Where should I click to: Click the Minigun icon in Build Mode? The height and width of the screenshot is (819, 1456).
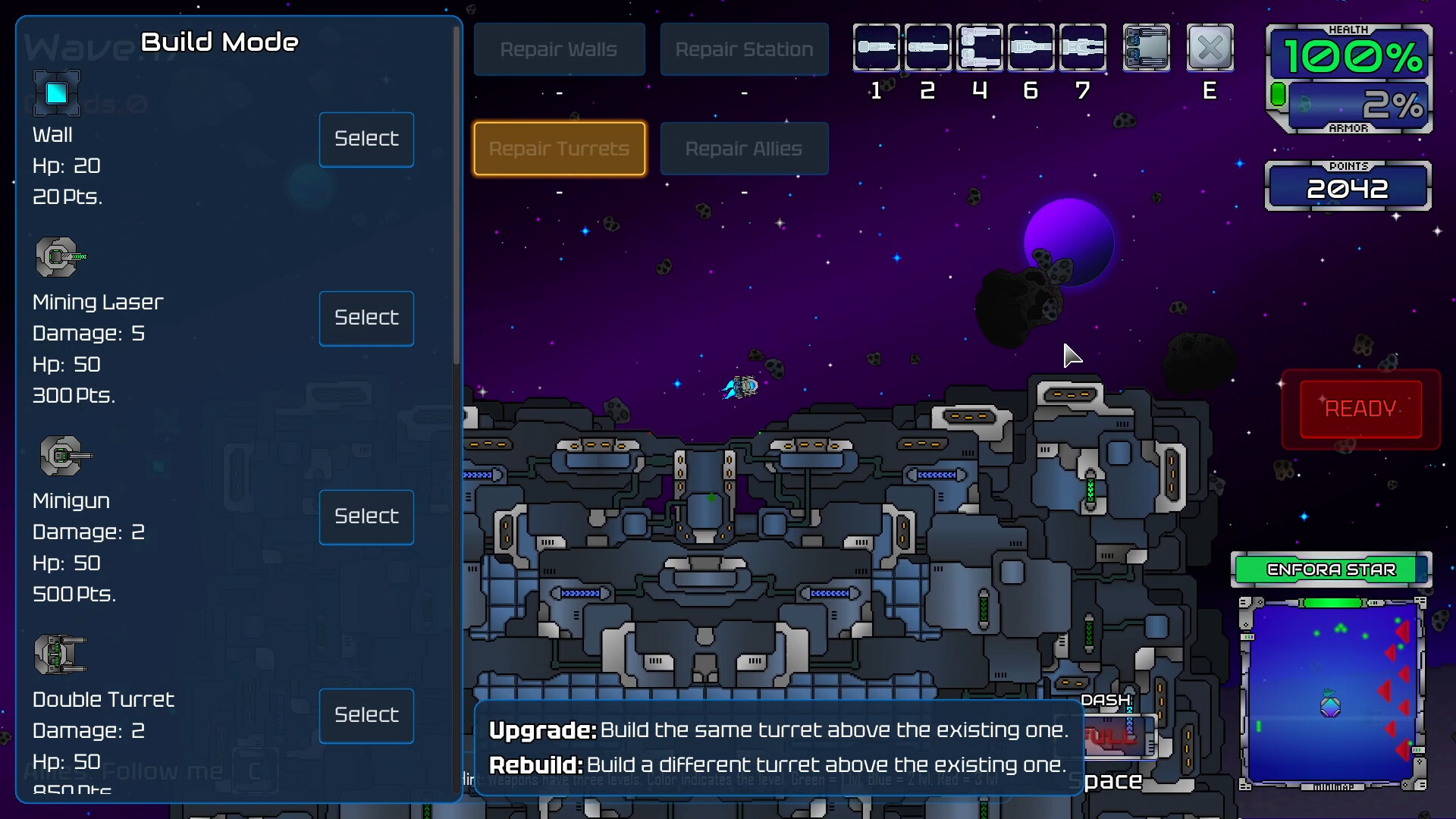[x=62, y=456]
